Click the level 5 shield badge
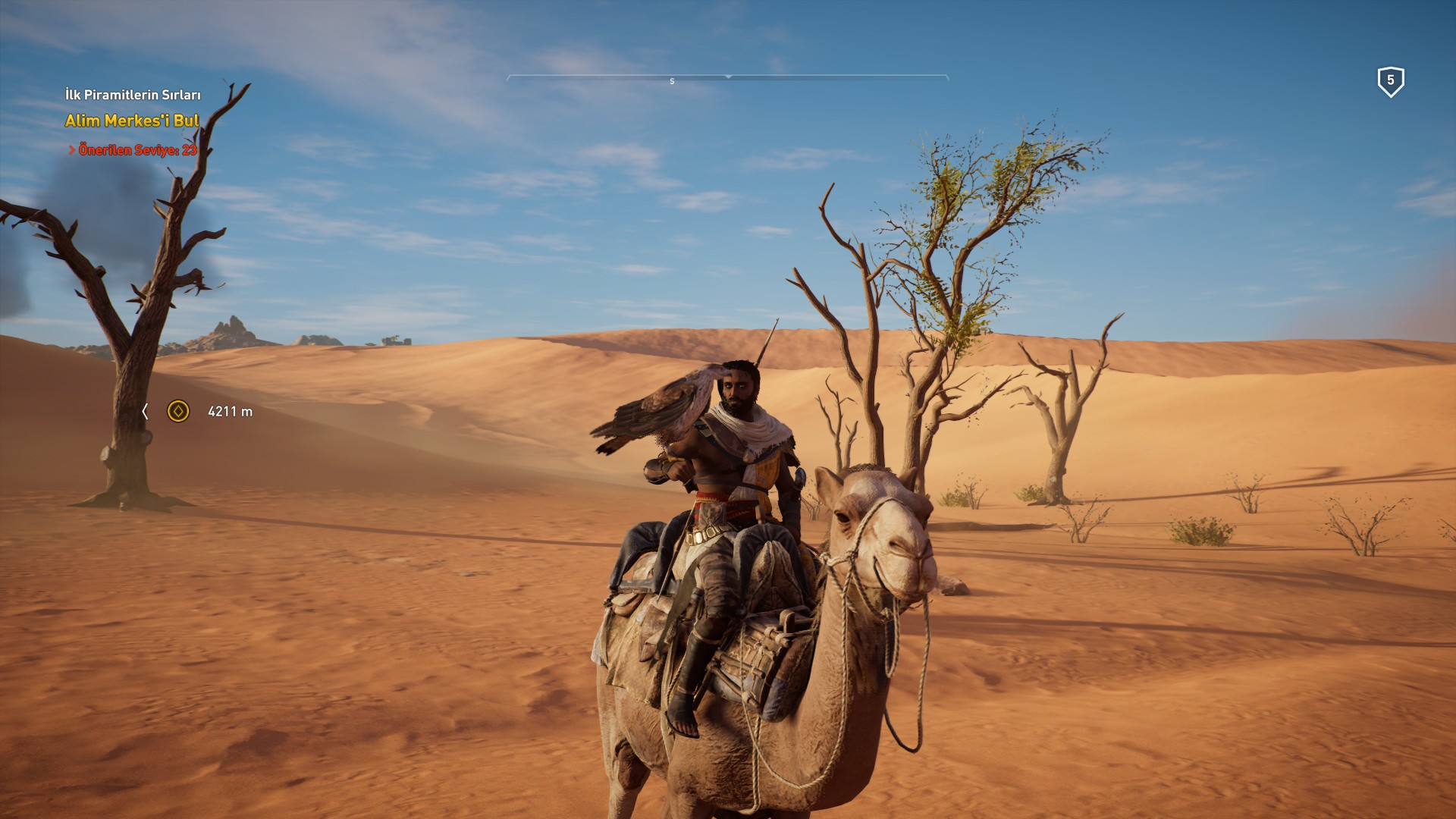Image resolution: width=1456 pixels, height=819 pixels. tap(1390, 81)
